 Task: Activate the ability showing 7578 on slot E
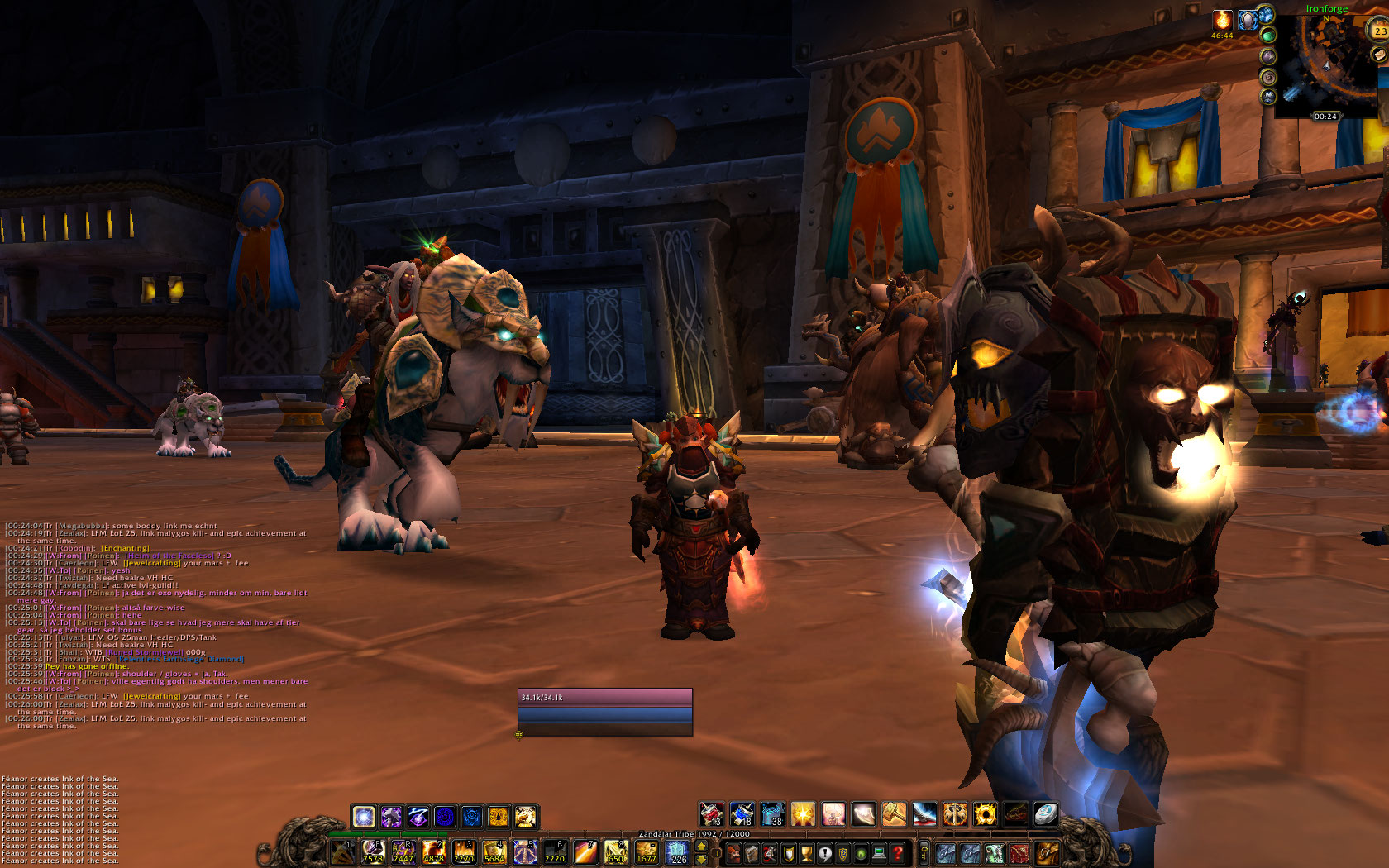pyautogui.click(x=373, y=851)
